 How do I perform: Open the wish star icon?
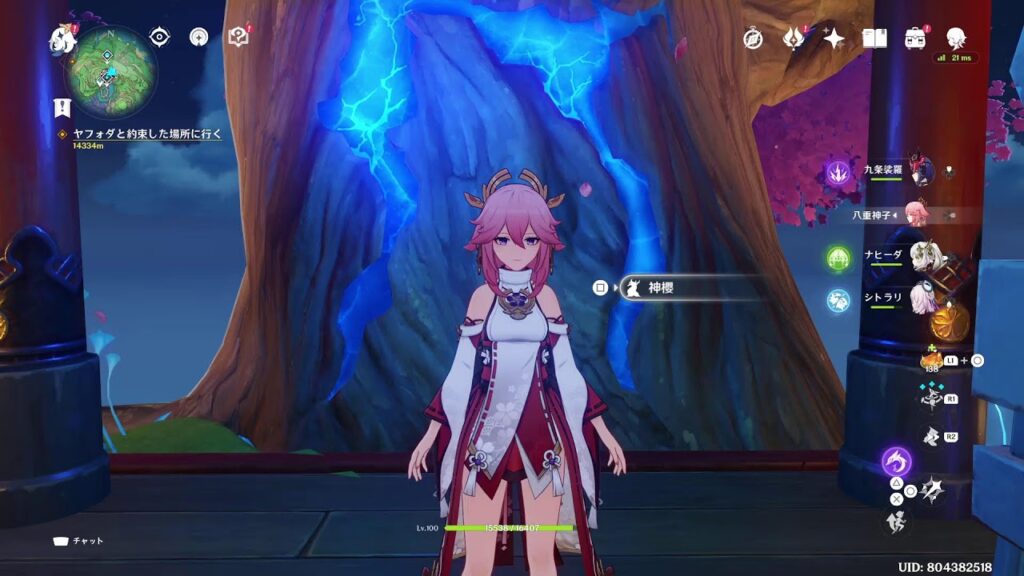[x=833, y=39]
